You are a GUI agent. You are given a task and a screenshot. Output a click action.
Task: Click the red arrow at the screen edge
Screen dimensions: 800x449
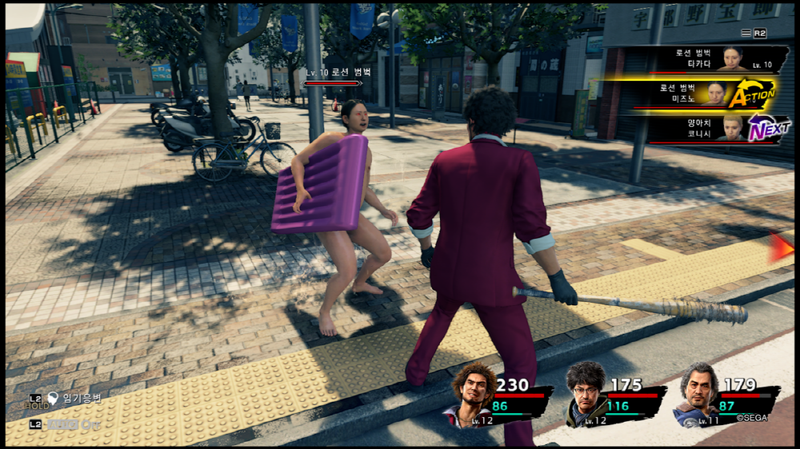click(x=781, y=247)
